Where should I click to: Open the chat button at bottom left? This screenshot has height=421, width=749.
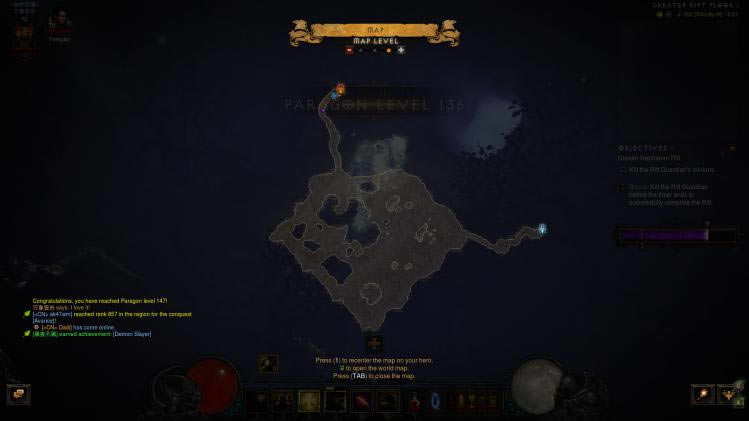pyautogui.click(x=18, y=394)
